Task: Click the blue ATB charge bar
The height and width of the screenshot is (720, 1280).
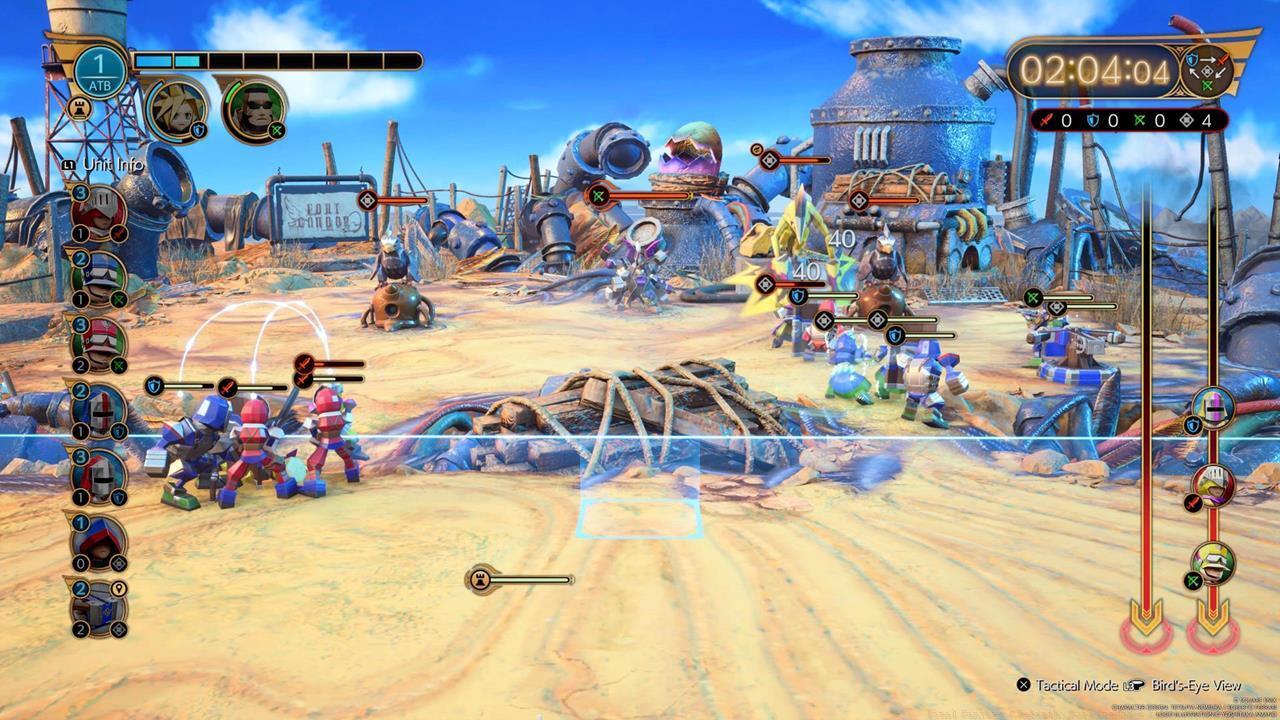Action: [x=175, y=58]
